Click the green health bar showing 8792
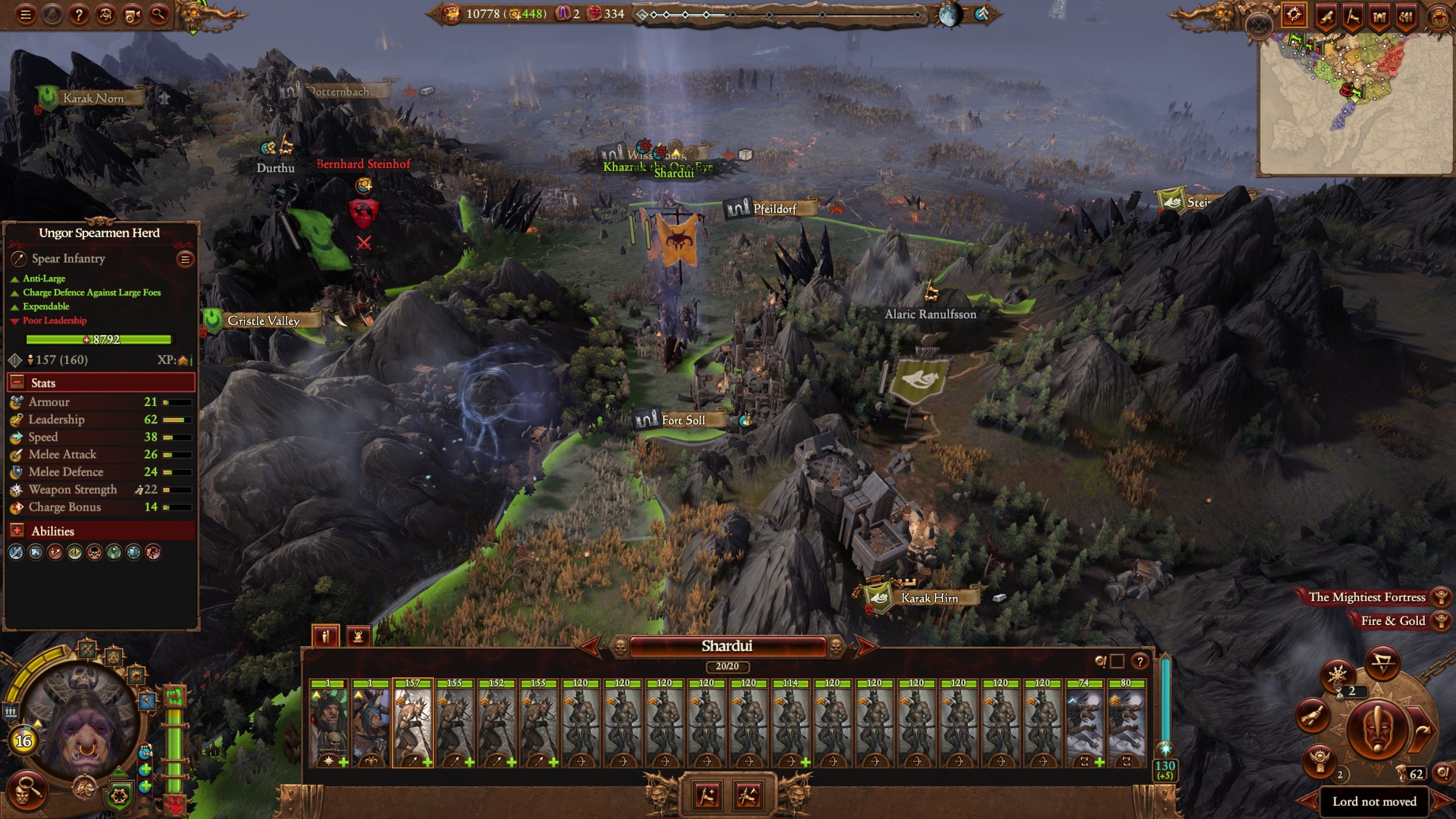1456x819 pixels. pyautogui.click(x=98, y=340)
